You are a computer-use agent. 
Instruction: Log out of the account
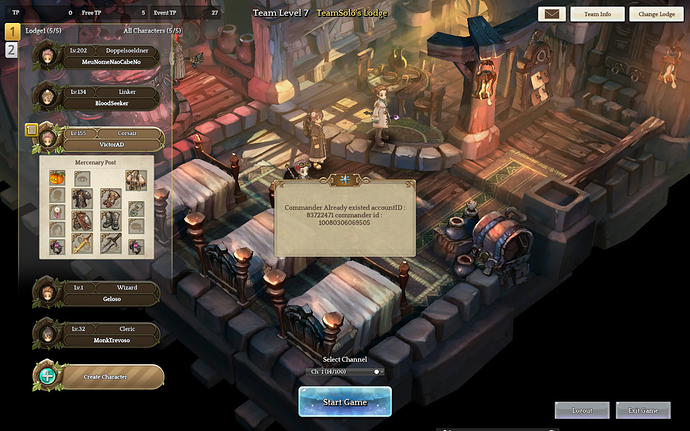point(582,410)
